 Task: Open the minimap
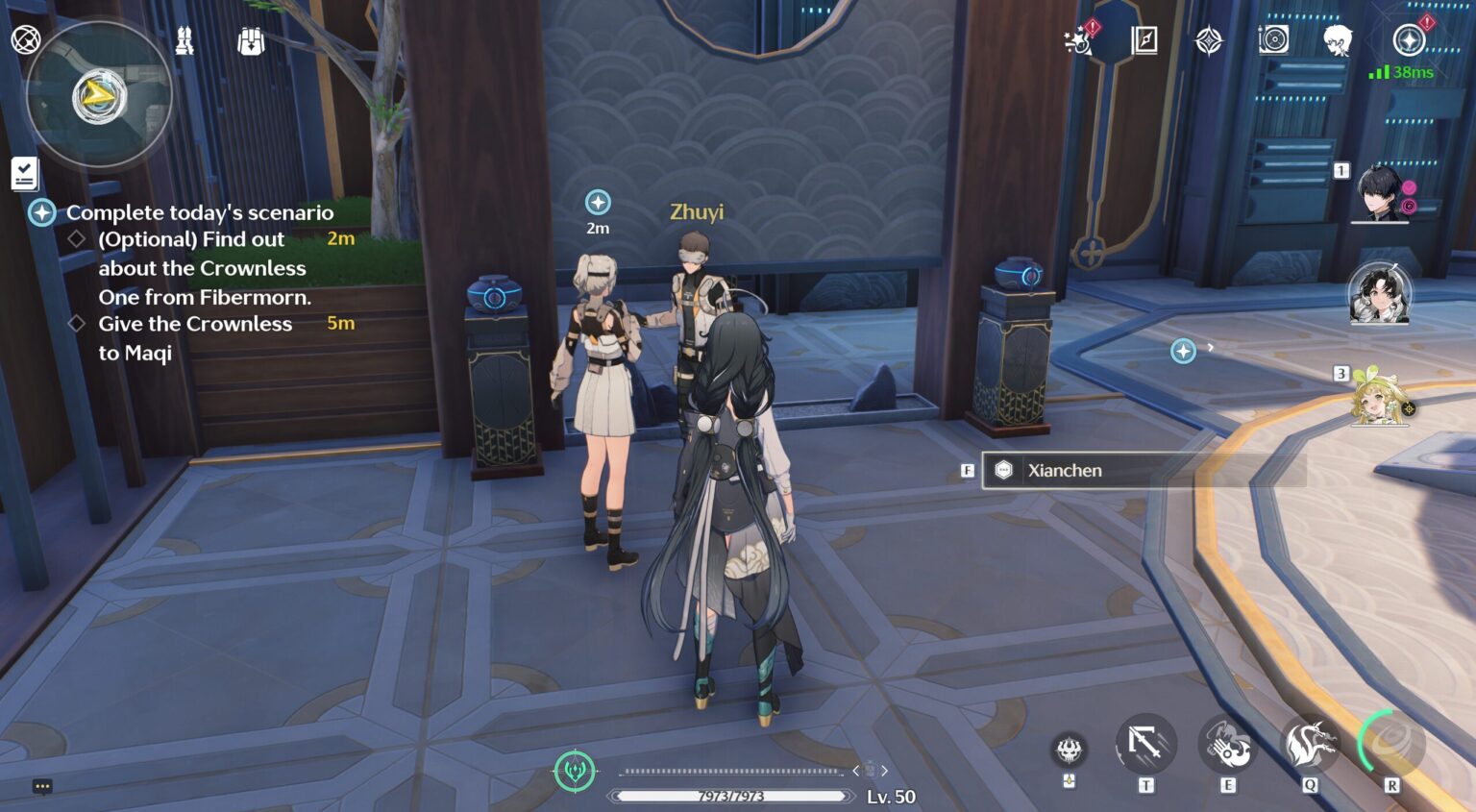(99, 95)
